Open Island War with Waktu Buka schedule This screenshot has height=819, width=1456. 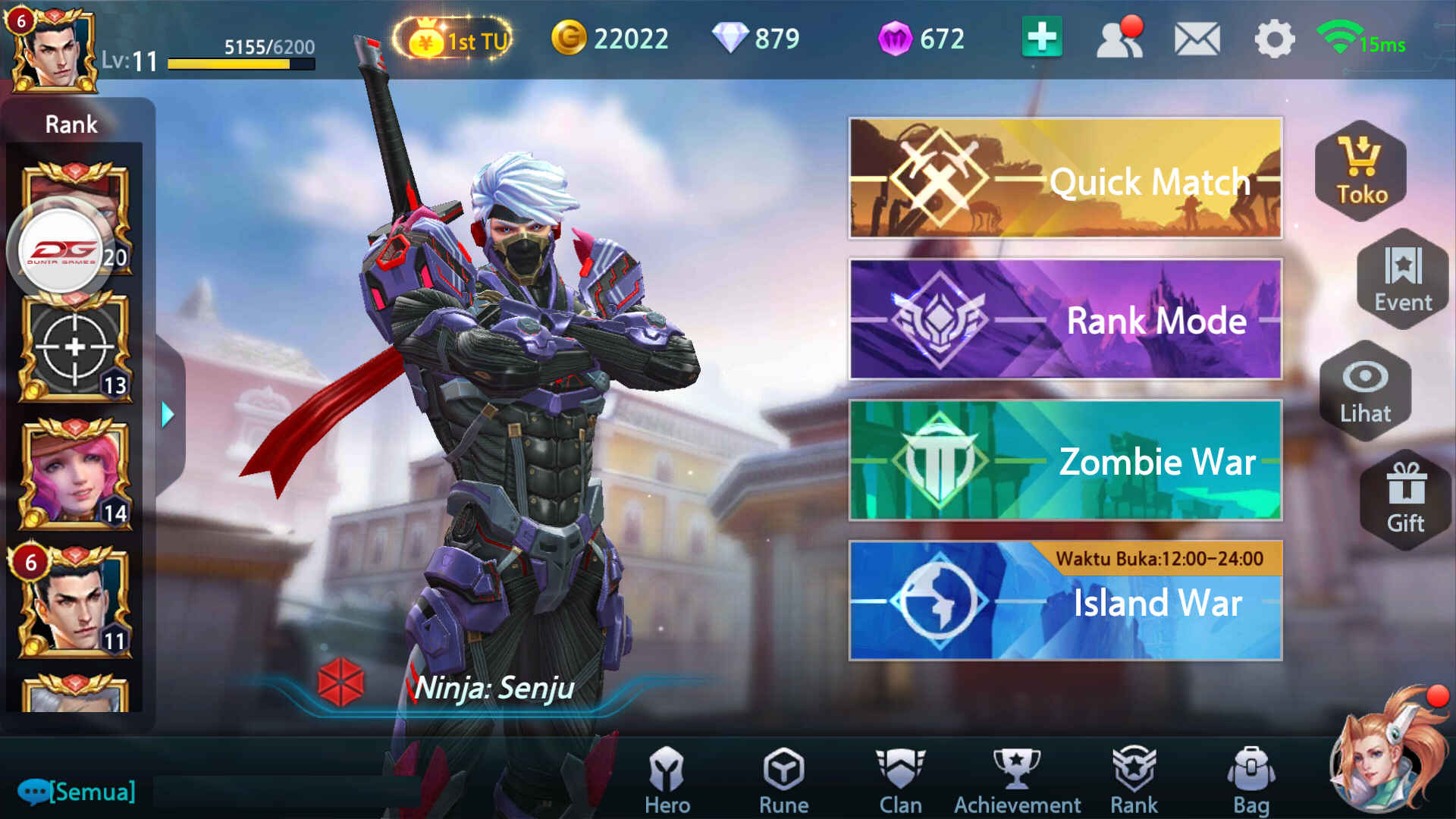point(1065,603)
